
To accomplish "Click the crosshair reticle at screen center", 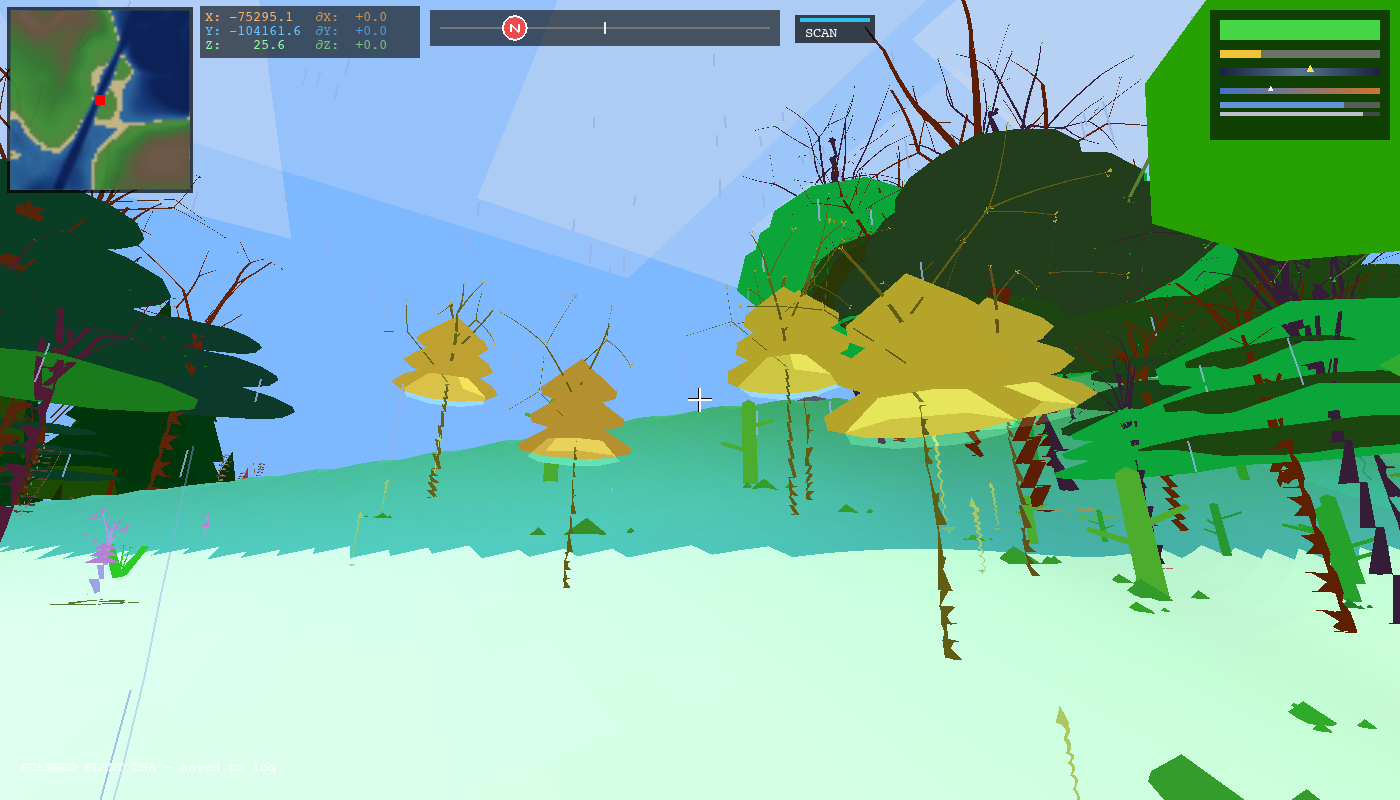I will [699, 398].
